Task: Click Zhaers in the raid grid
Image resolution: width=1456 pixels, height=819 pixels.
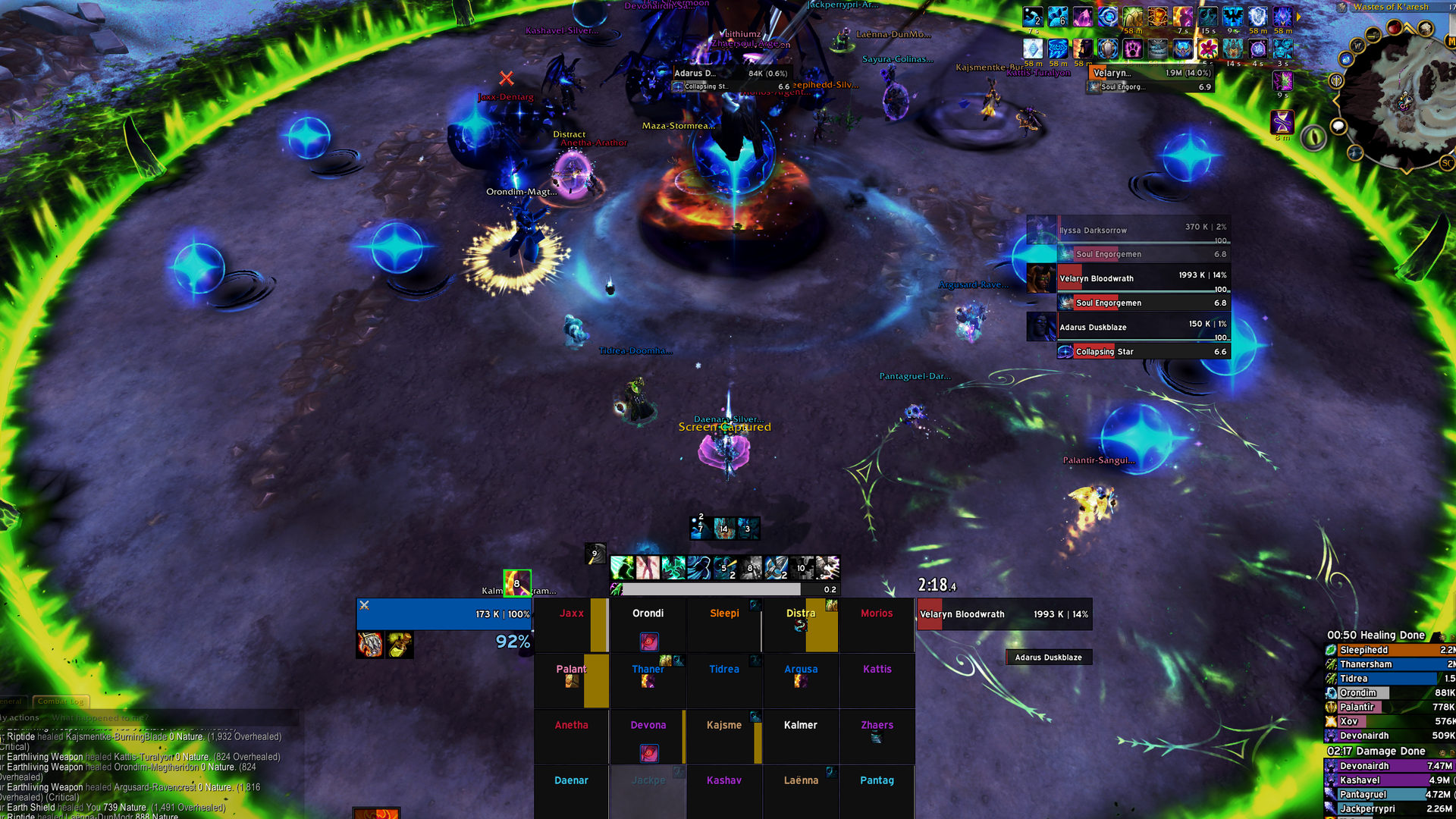Action: [877, 736]
